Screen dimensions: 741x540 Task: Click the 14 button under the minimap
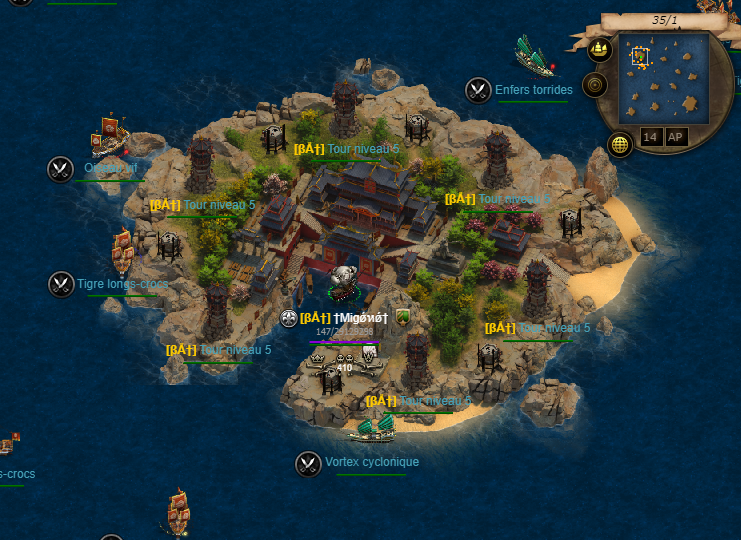[x=651, y=137]
